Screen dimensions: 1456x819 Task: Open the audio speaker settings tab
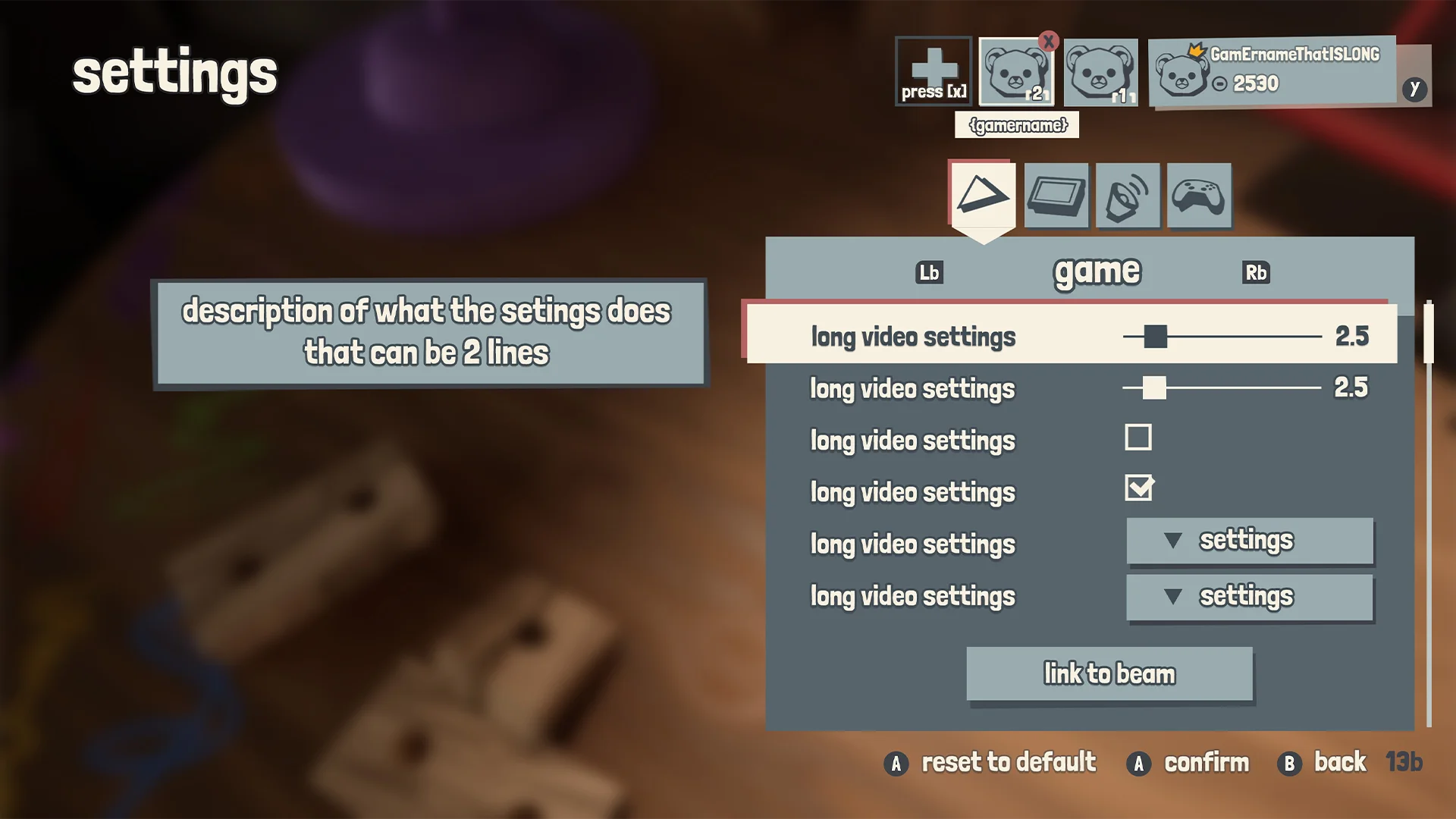(1127, 196)
